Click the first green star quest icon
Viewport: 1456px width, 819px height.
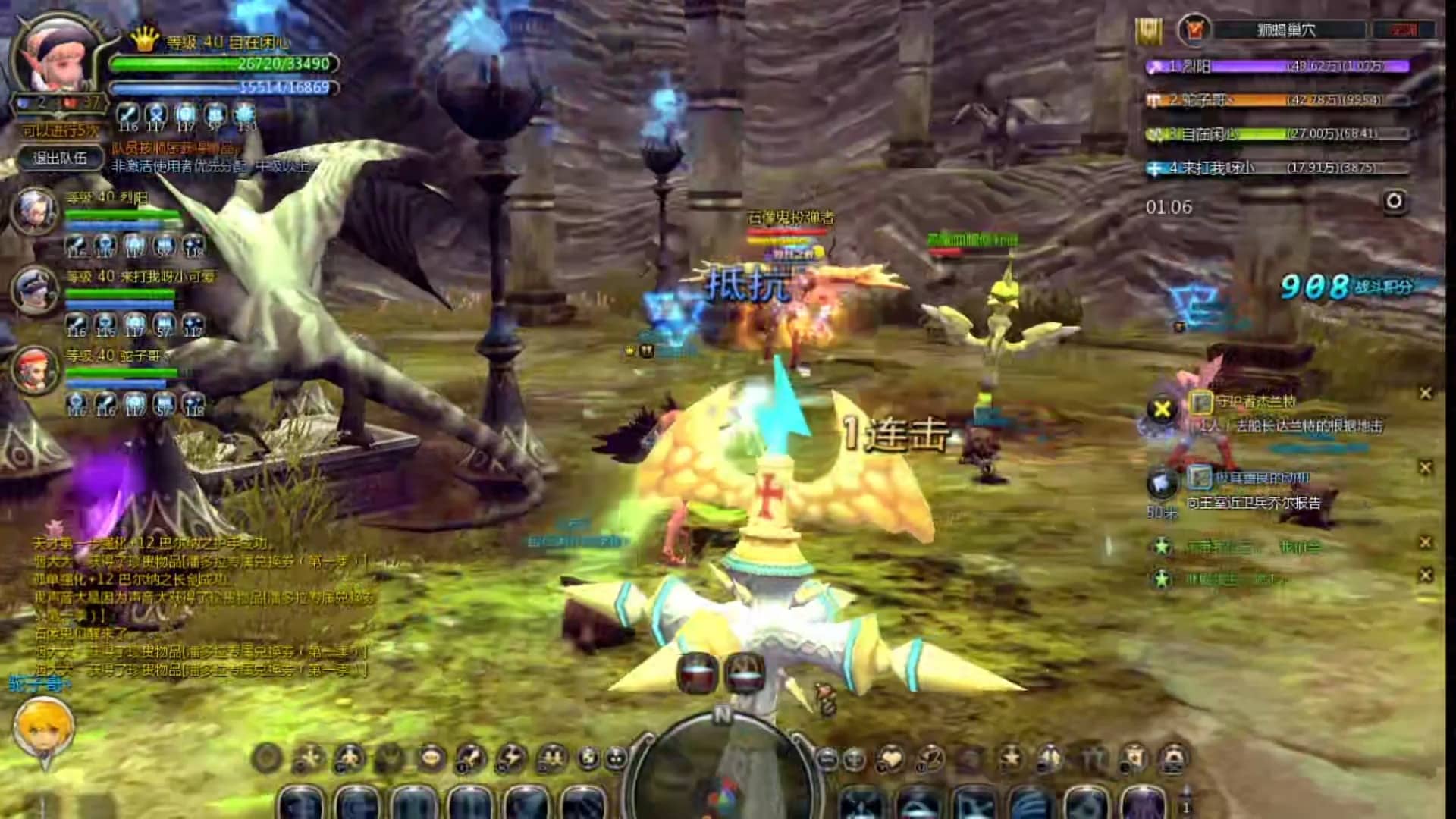coord(1161,545)
